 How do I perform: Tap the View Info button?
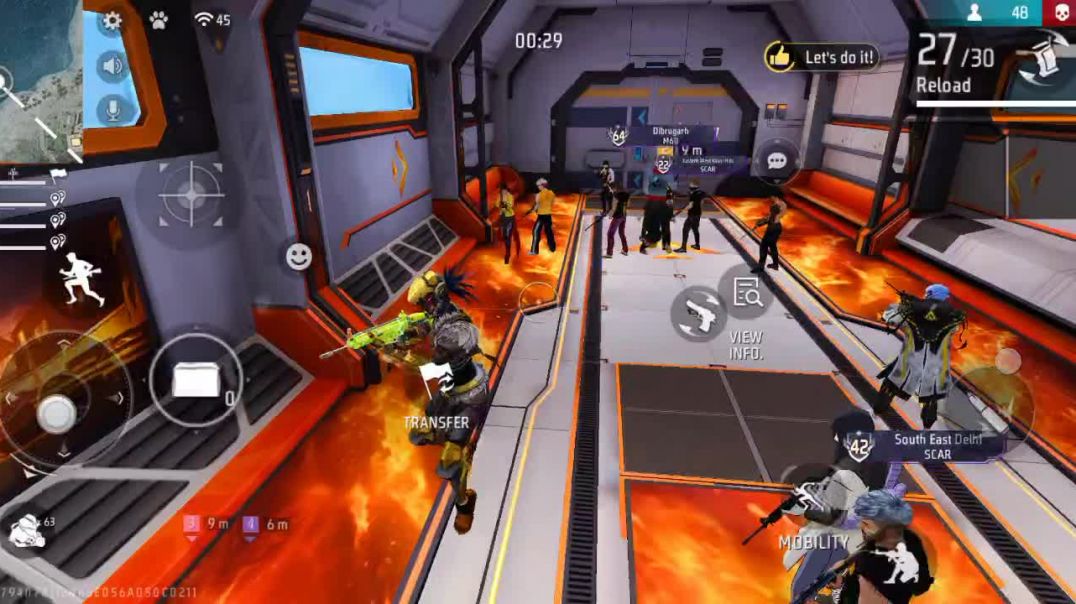746,293
